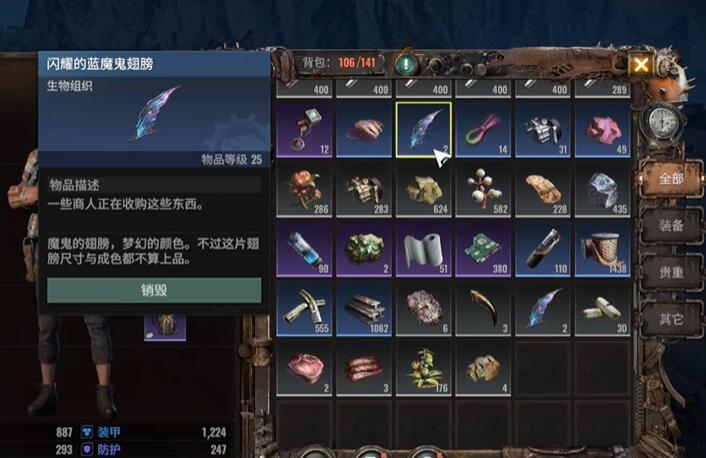Show the 贵重 (valuables) tab
The image size is (706, 458).
(670, 273)
